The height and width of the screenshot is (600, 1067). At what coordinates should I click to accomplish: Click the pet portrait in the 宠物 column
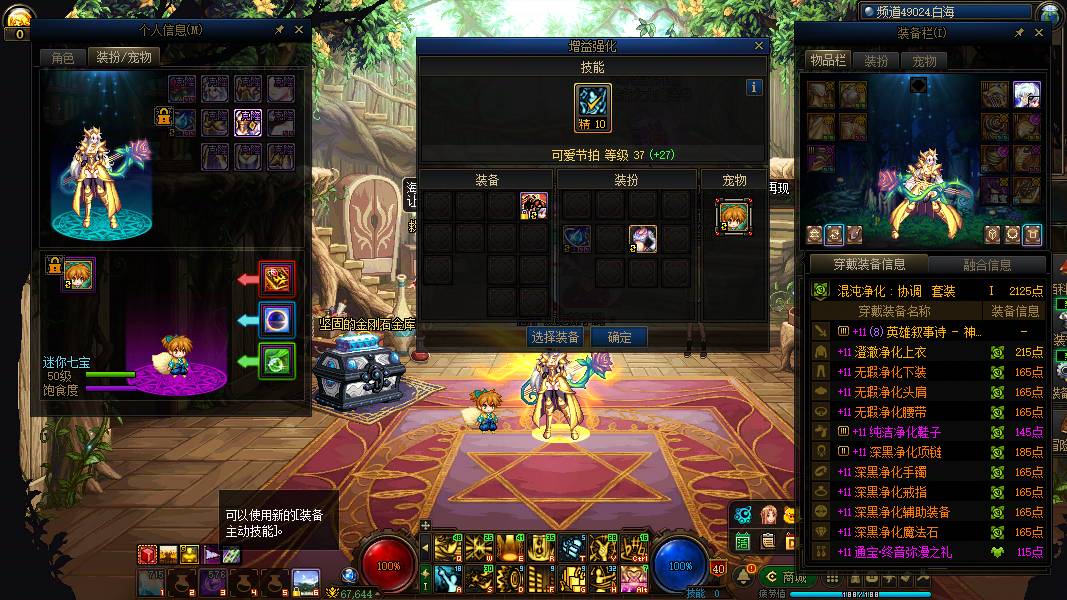tap(734, 216)
